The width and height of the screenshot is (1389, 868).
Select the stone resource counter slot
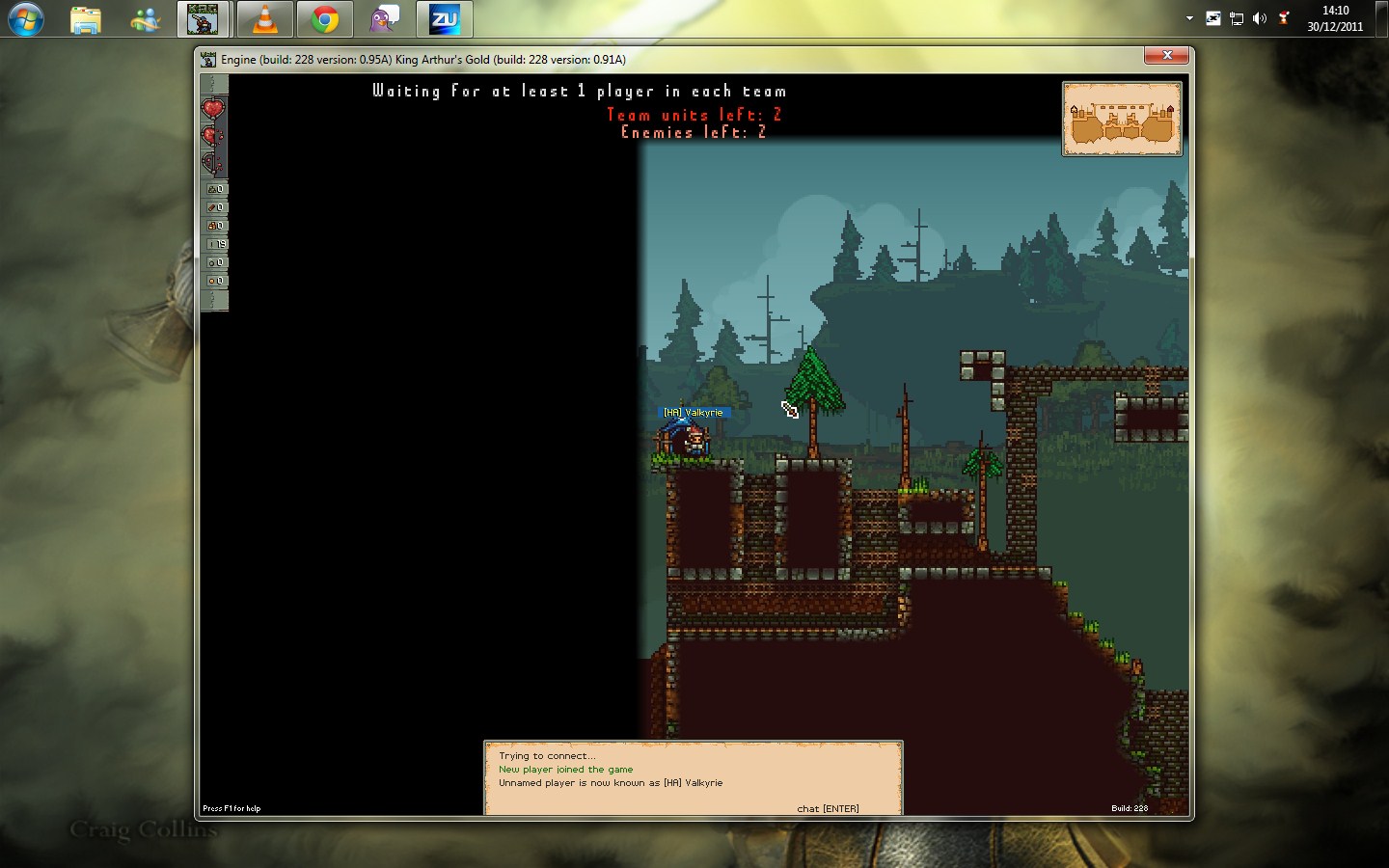pos(215,189)
